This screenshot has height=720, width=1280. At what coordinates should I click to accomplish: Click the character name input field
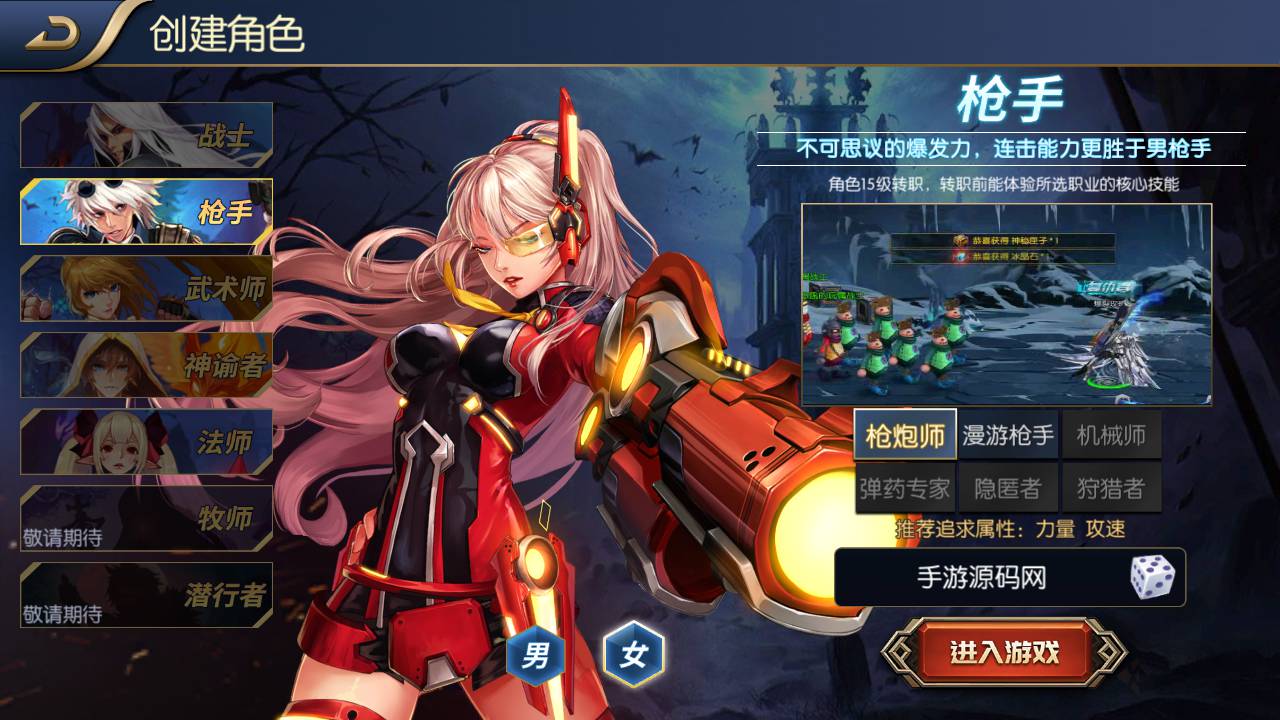(980, 577)
